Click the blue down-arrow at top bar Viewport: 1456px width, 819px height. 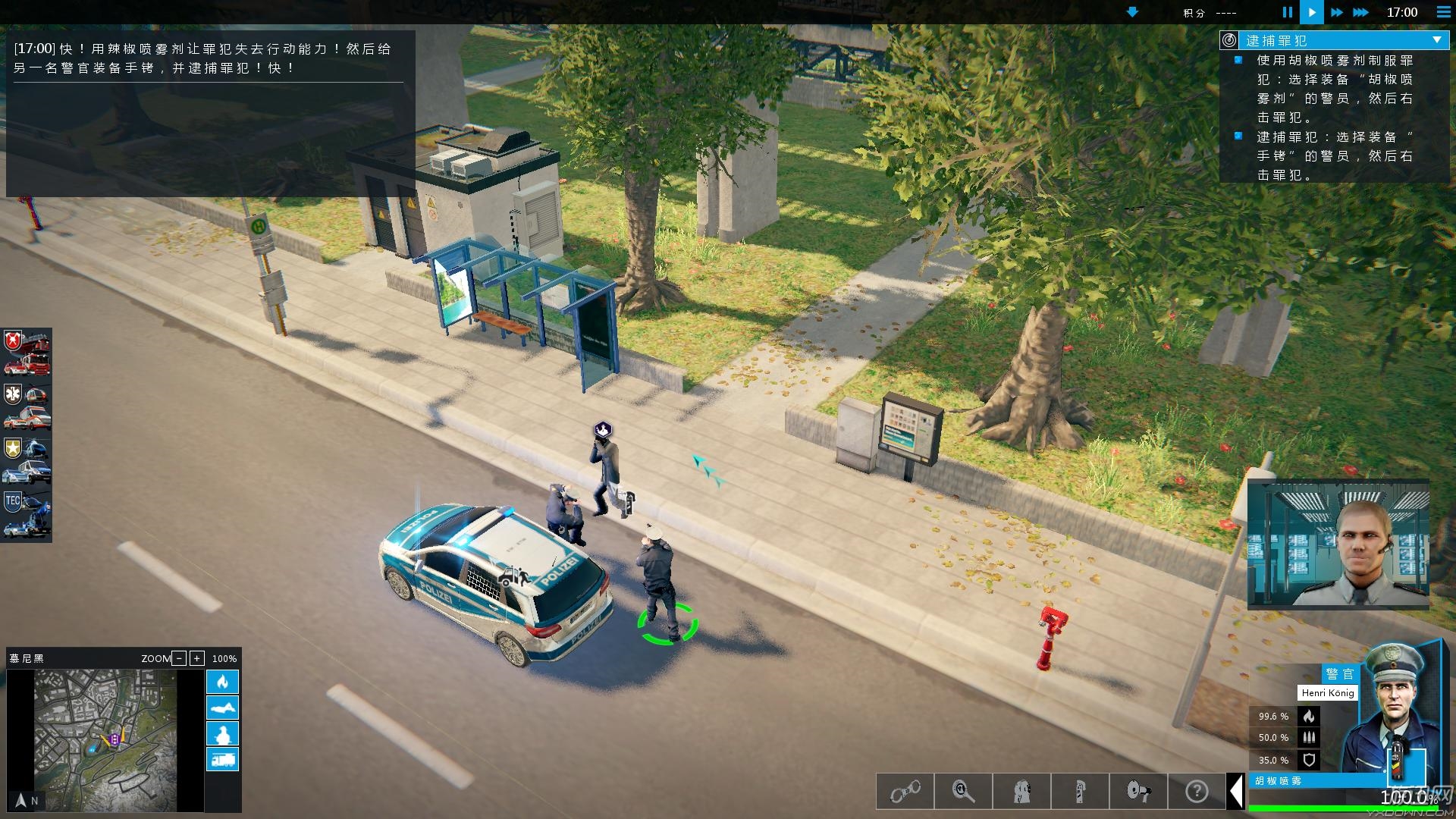point(1132,12)
